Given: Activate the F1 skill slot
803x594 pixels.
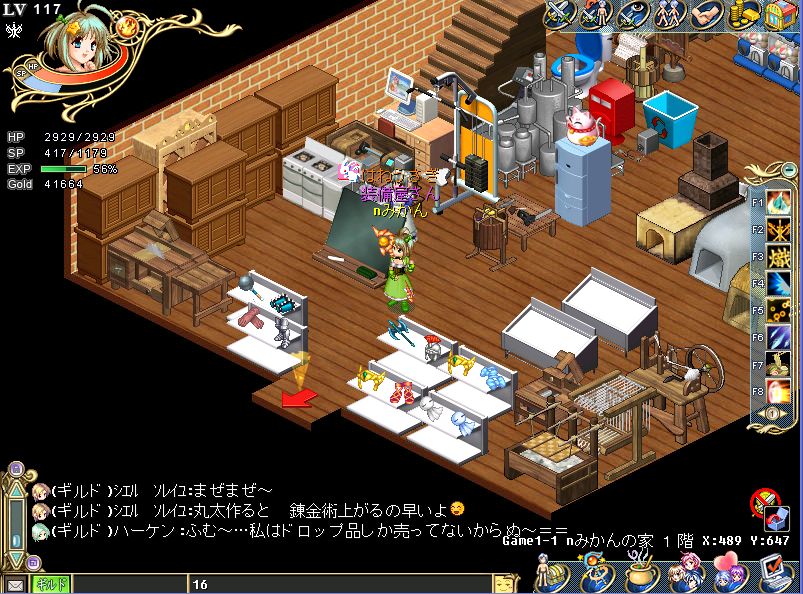Looking at the screenshot, I should 779,204.
